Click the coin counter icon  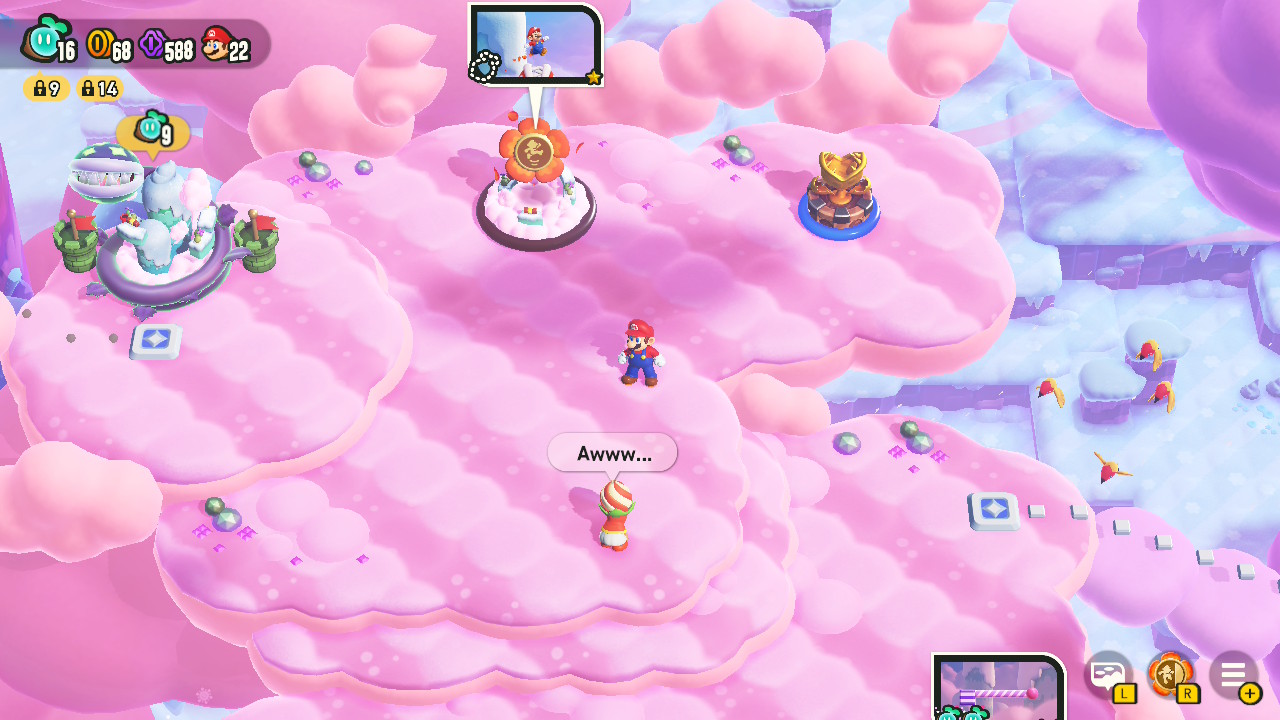99,44
